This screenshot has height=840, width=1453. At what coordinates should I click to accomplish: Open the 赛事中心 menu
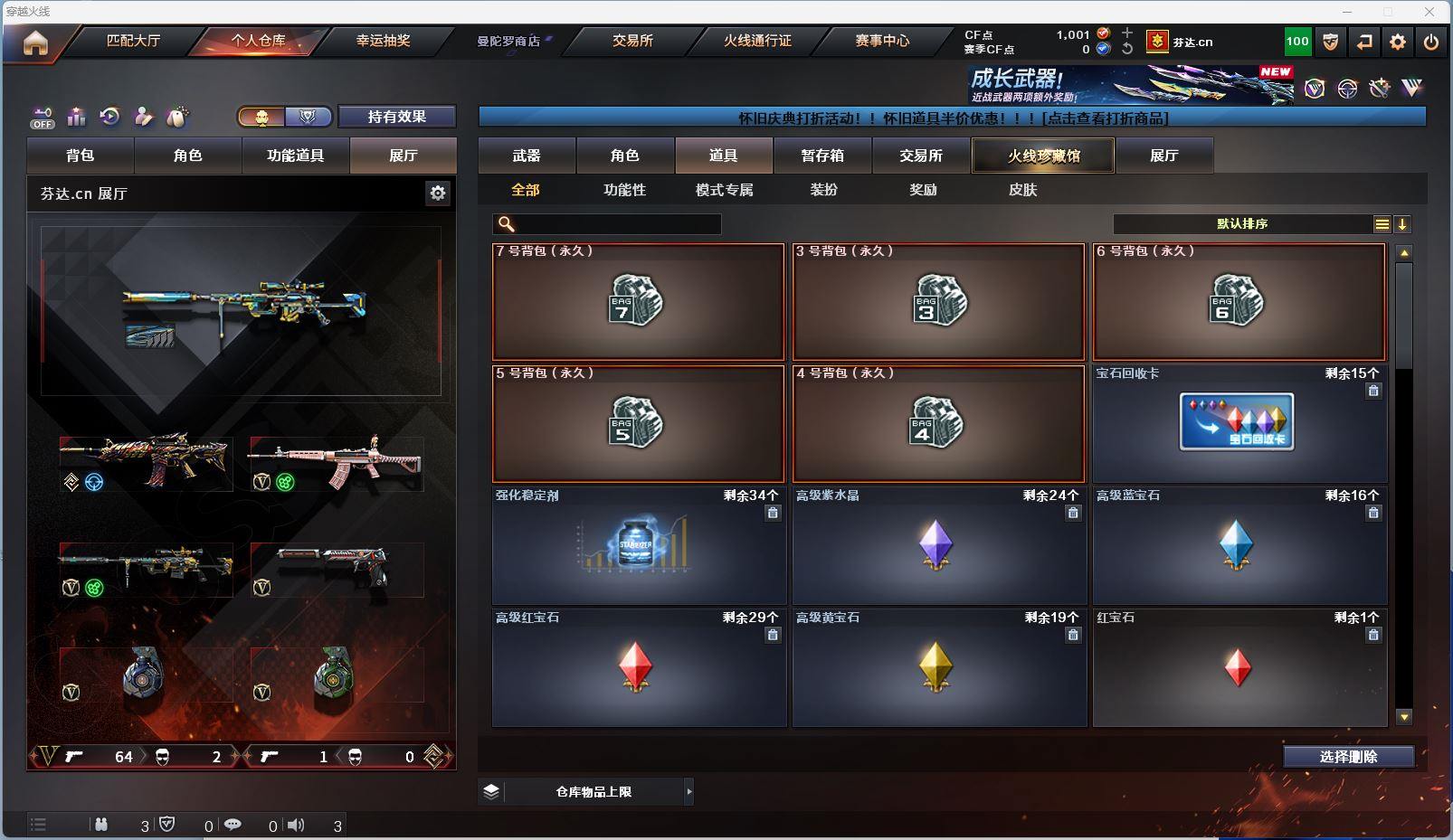882,41
